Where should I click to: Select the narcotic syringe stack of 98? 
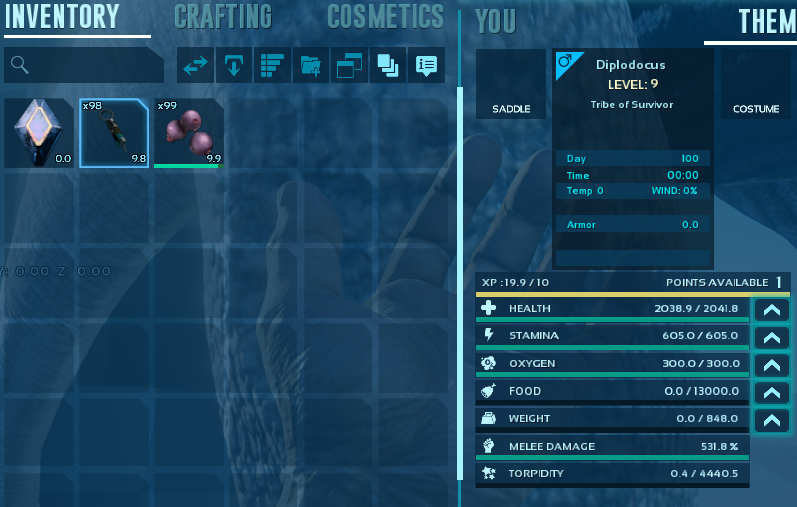[x=114, y=132]
